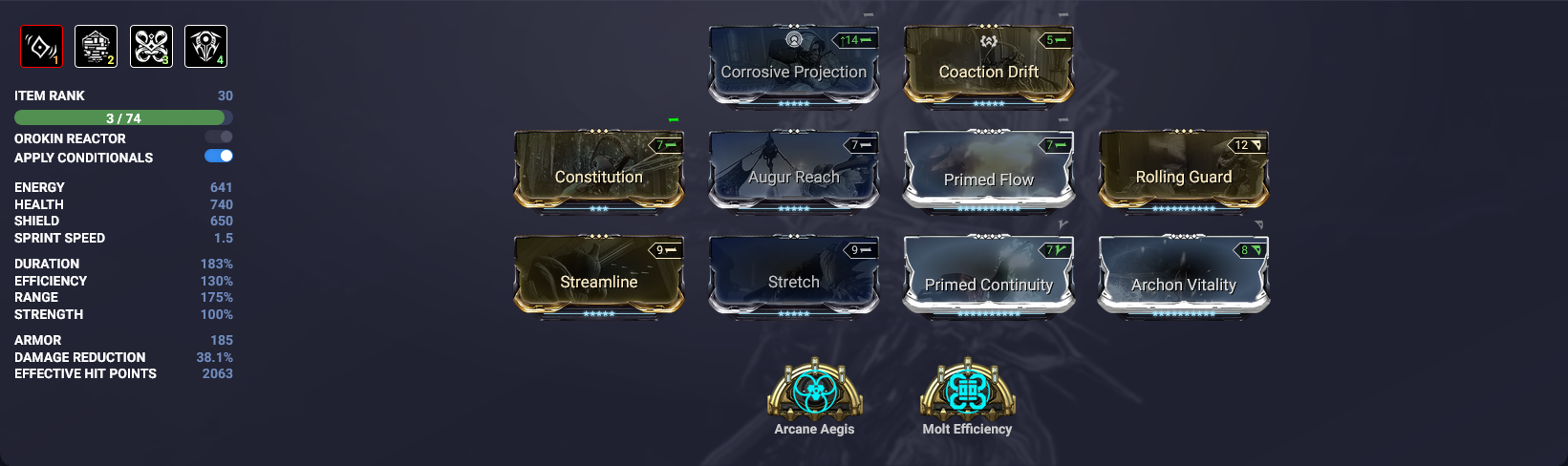Select the first ability icon
The height and width of the screenshot is (466, 1568).
pos(41,46)
